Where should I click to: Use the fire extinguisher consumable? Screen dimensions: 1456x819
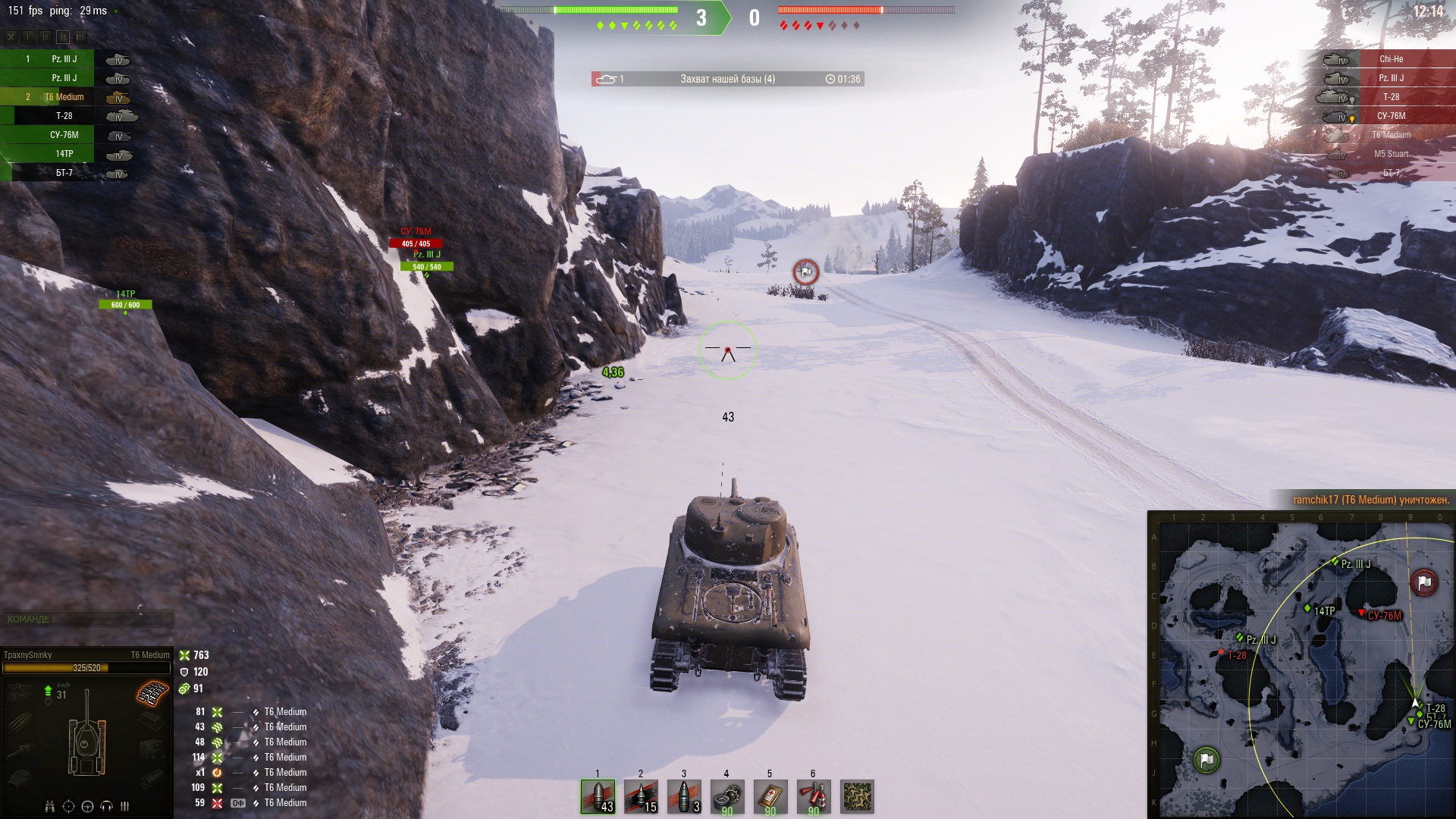[814, 796]
